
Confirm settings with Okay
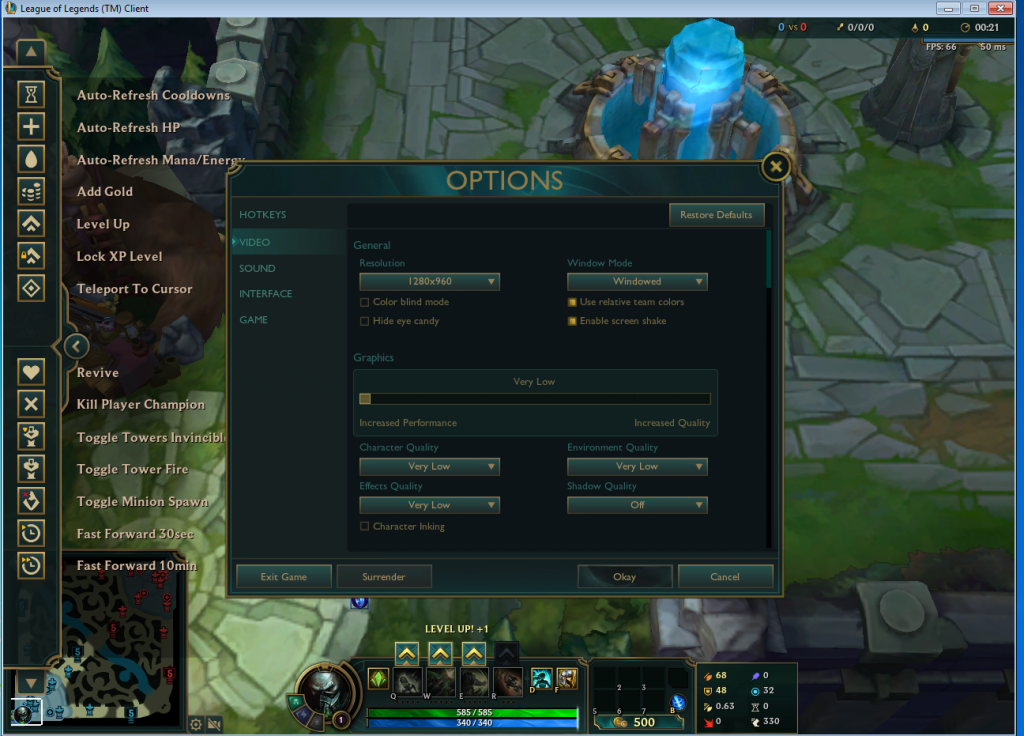(624, 577)
